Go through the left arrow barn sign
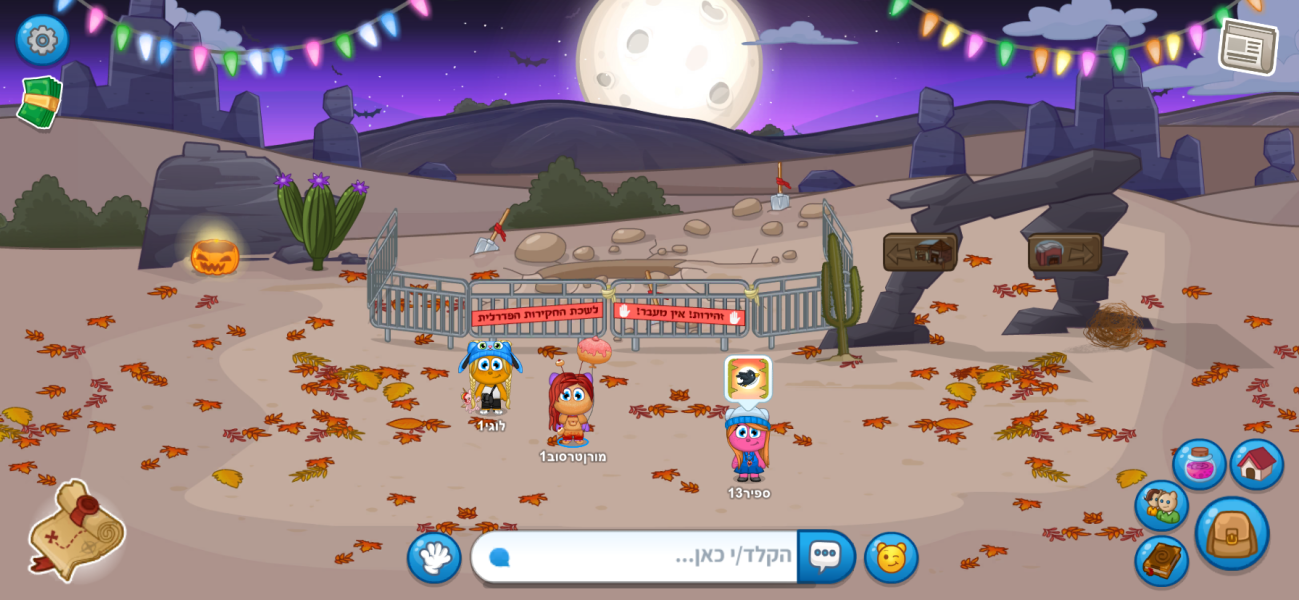The width and height of the screenshot is (1299, 600). [x=919, y=252]
